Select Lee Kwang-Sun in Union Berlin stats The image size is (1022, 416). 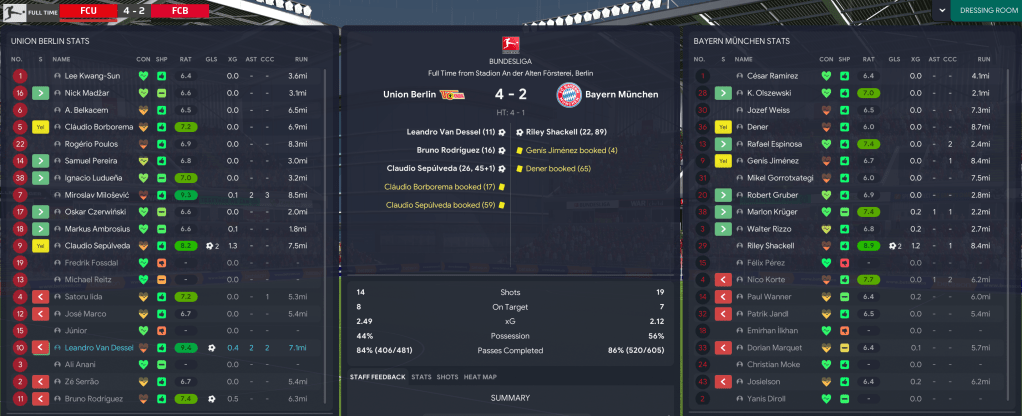tap(92, 75)
